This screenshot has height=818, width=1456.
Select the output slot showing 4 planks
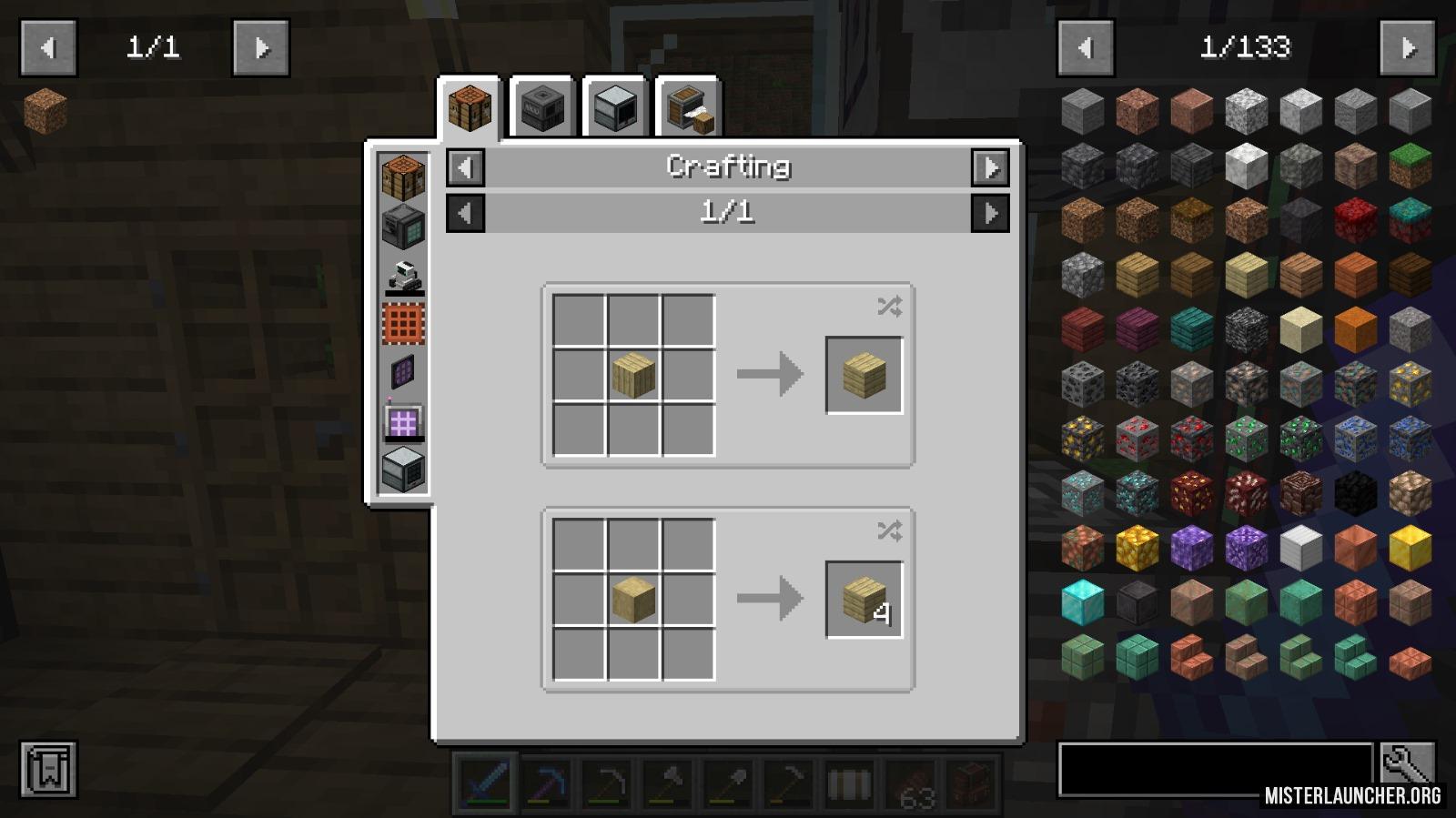point(864,600)
